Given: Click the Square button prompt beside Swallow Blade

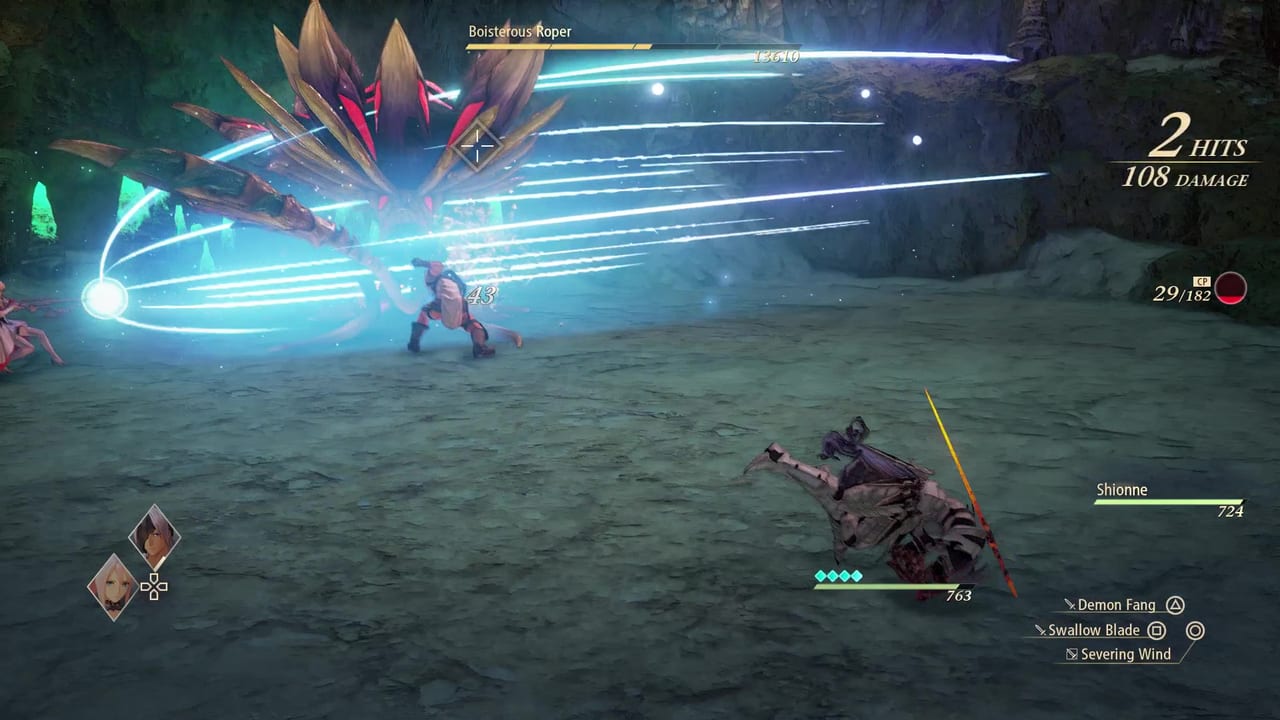Looking at the screenshot, I should coord(1157,631).
